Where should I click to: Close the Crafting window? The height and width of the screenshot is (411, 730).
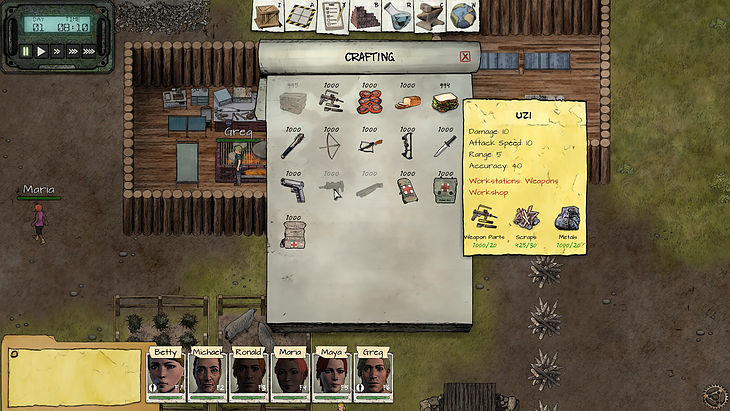[465, 57]
